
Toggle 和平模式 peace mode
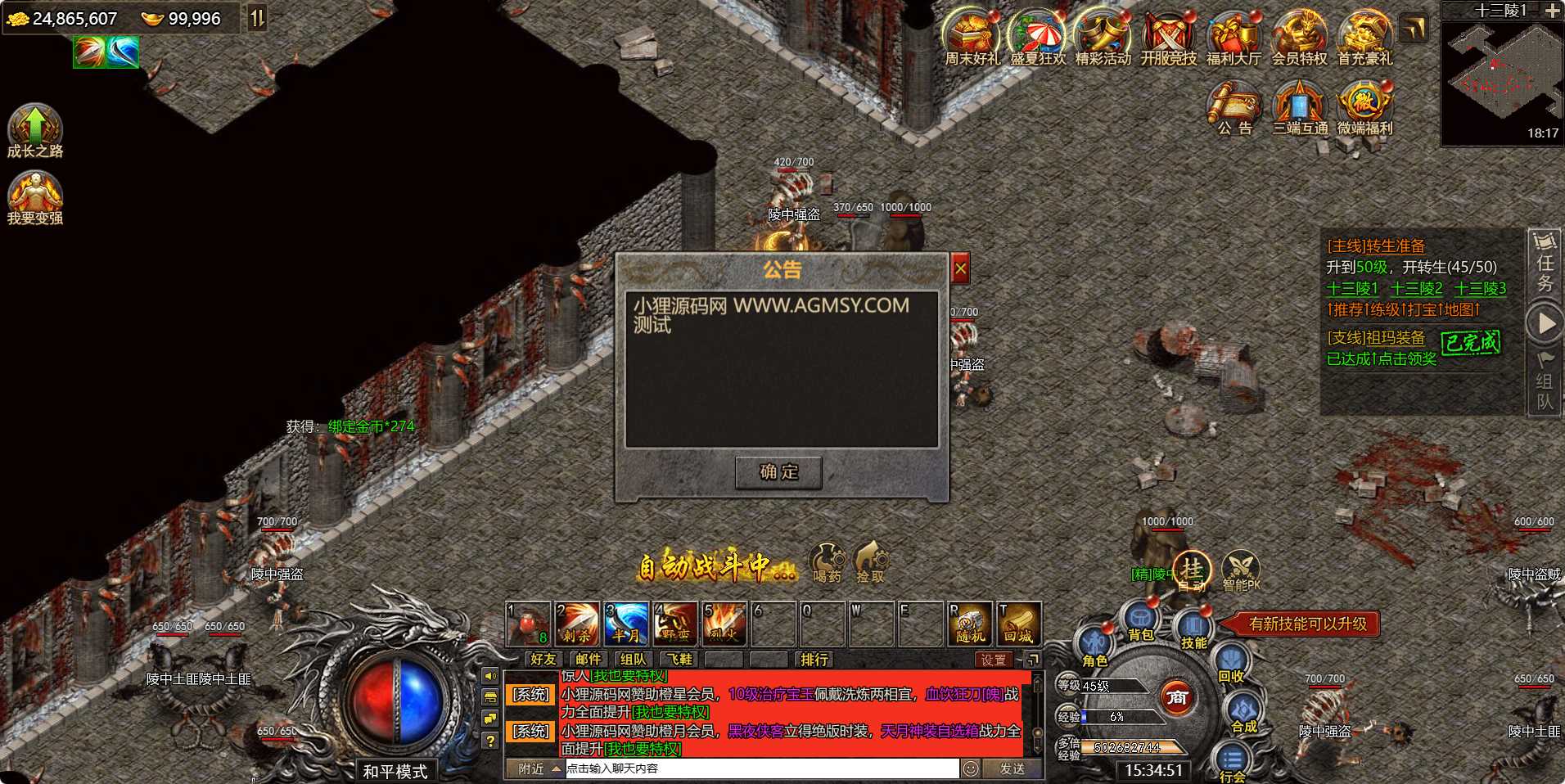pyautogui.click(x=396, y=770)
